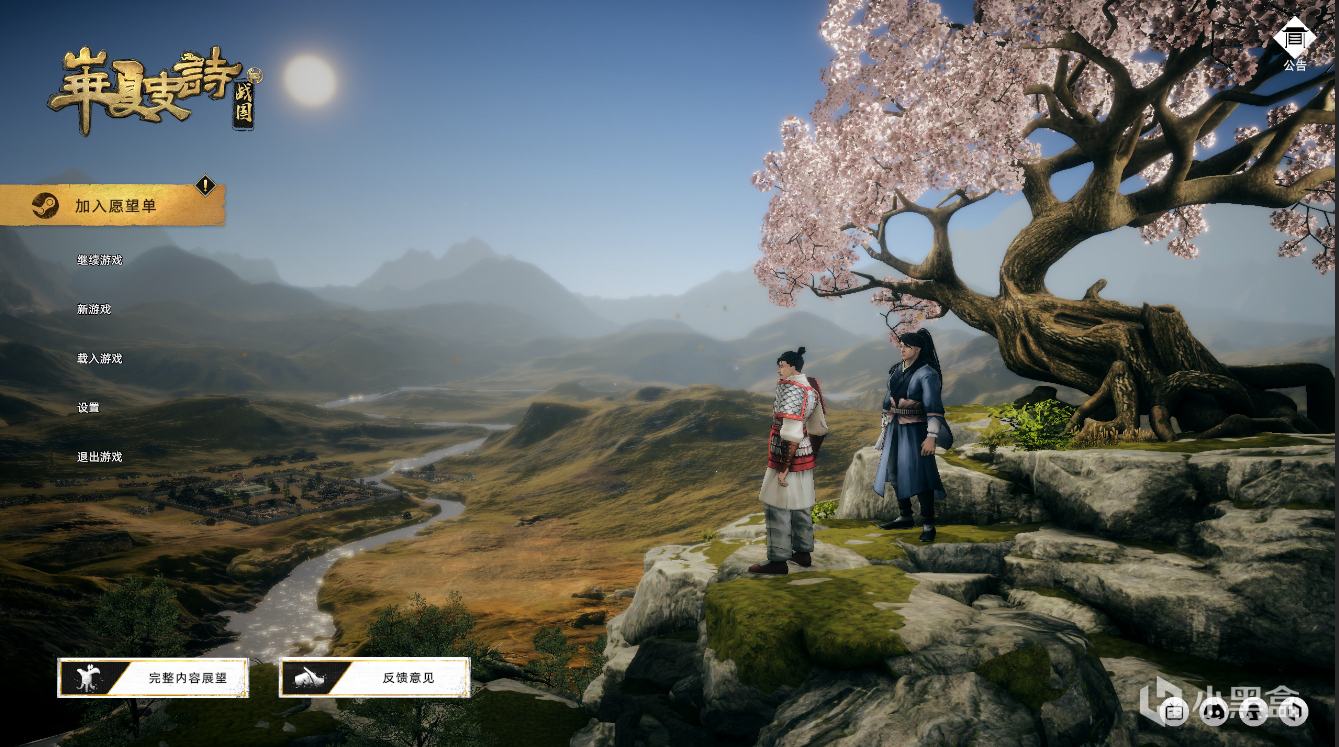Click the 反馈意见 feedback button
1339x747 pixels.
375,677
